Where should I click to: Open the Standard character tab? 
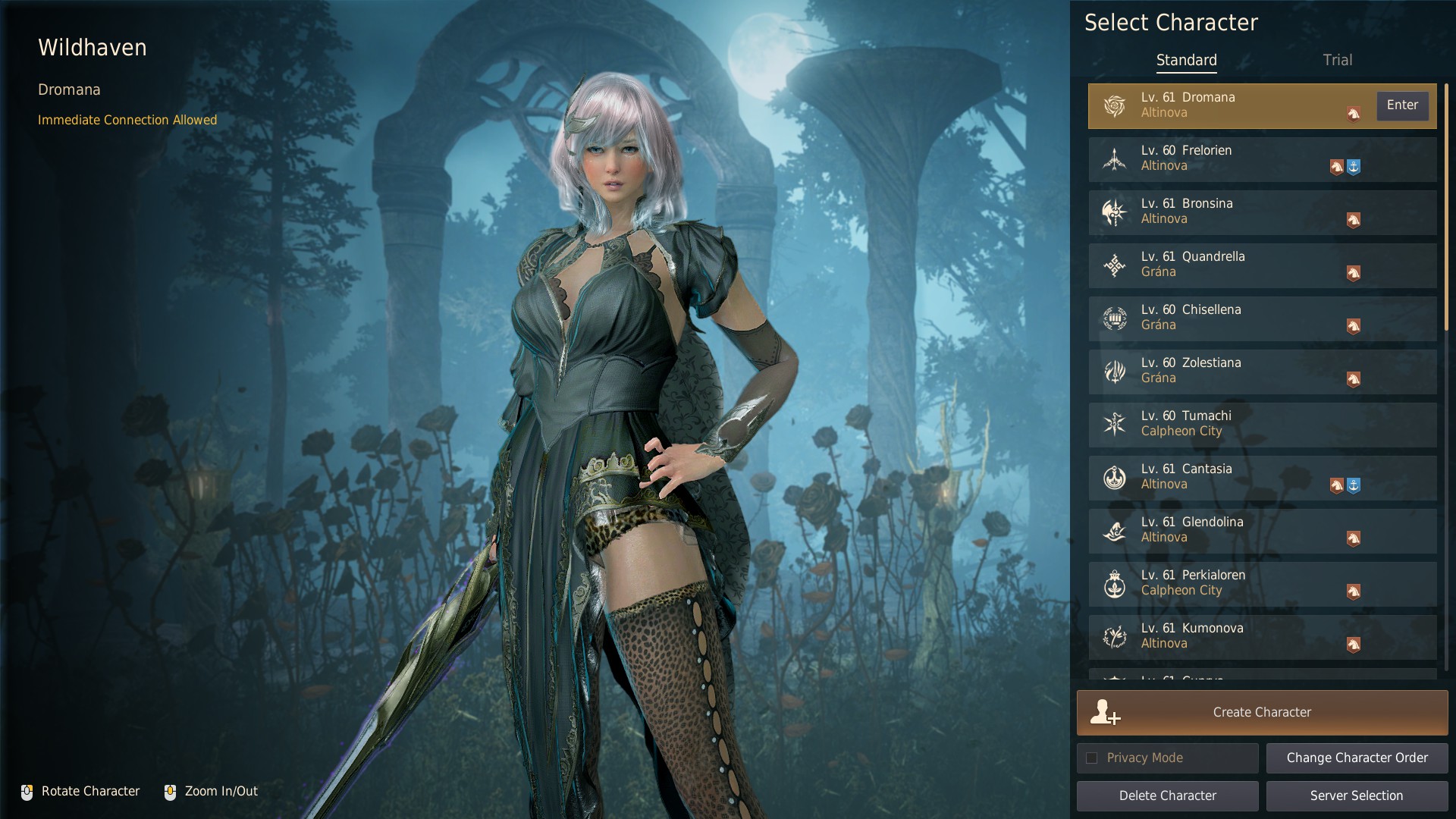coord(1186,60)
